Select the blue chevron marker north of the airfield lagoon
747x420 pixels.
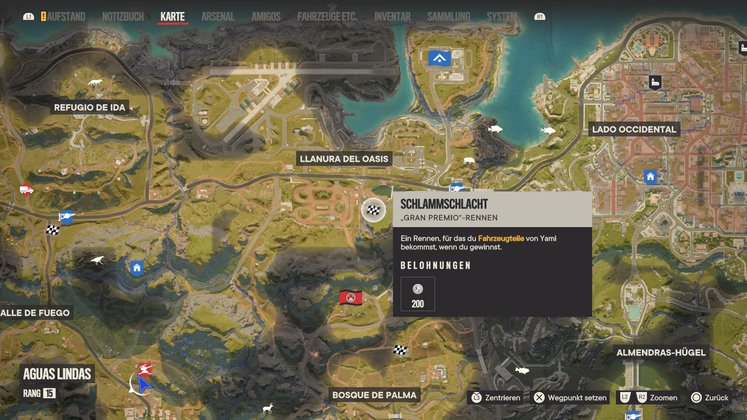click(x=438, y=59)
